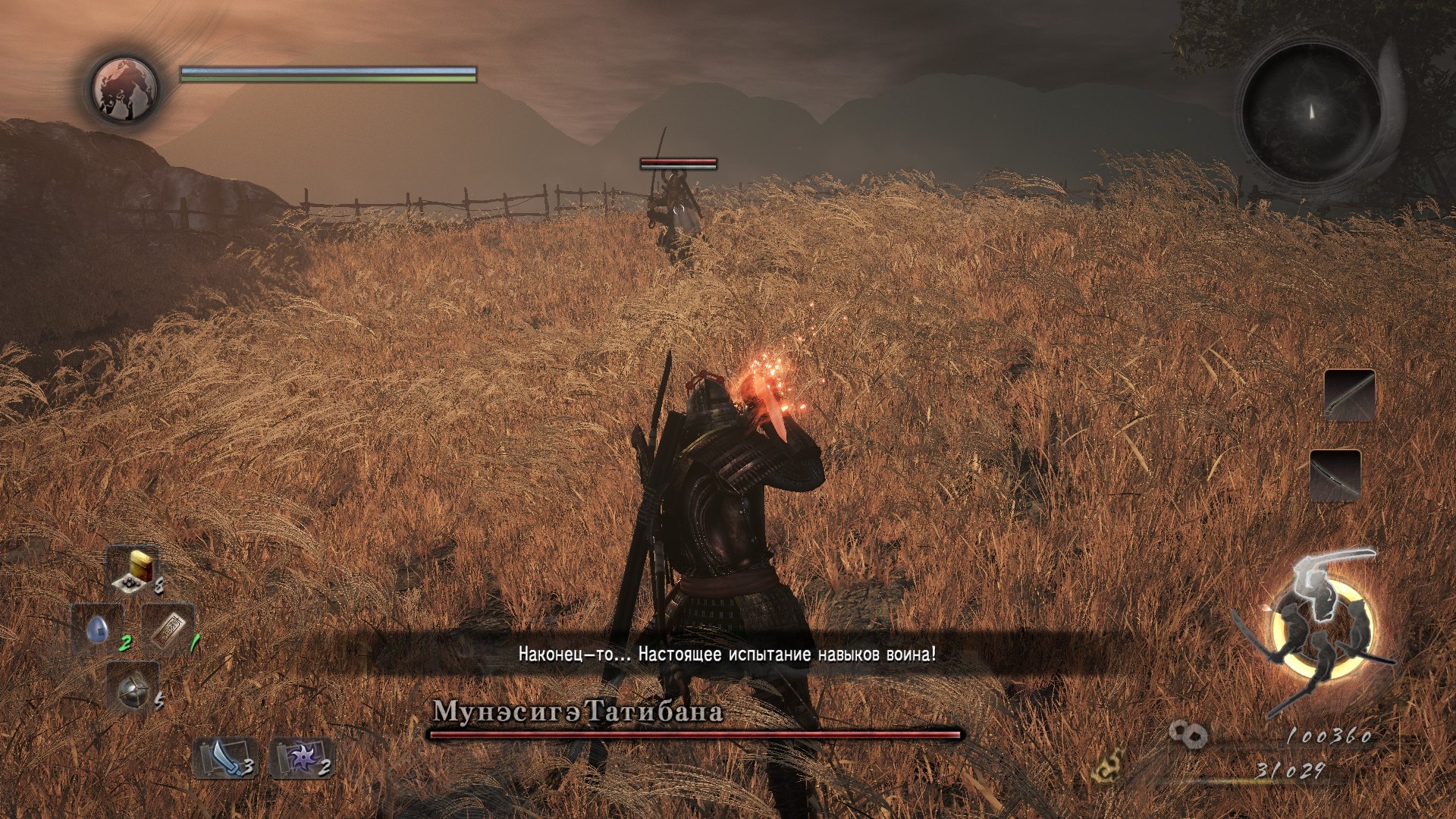The width and height of the screenshot is (1456, 819).
Task: Select the upper weapon slot
Action: (x=1349, y=395)
